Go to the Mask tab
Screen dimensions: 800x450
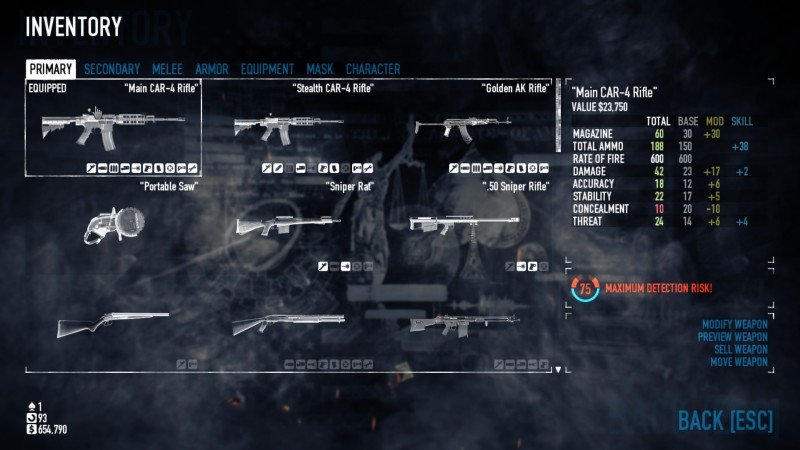[320, 69]
